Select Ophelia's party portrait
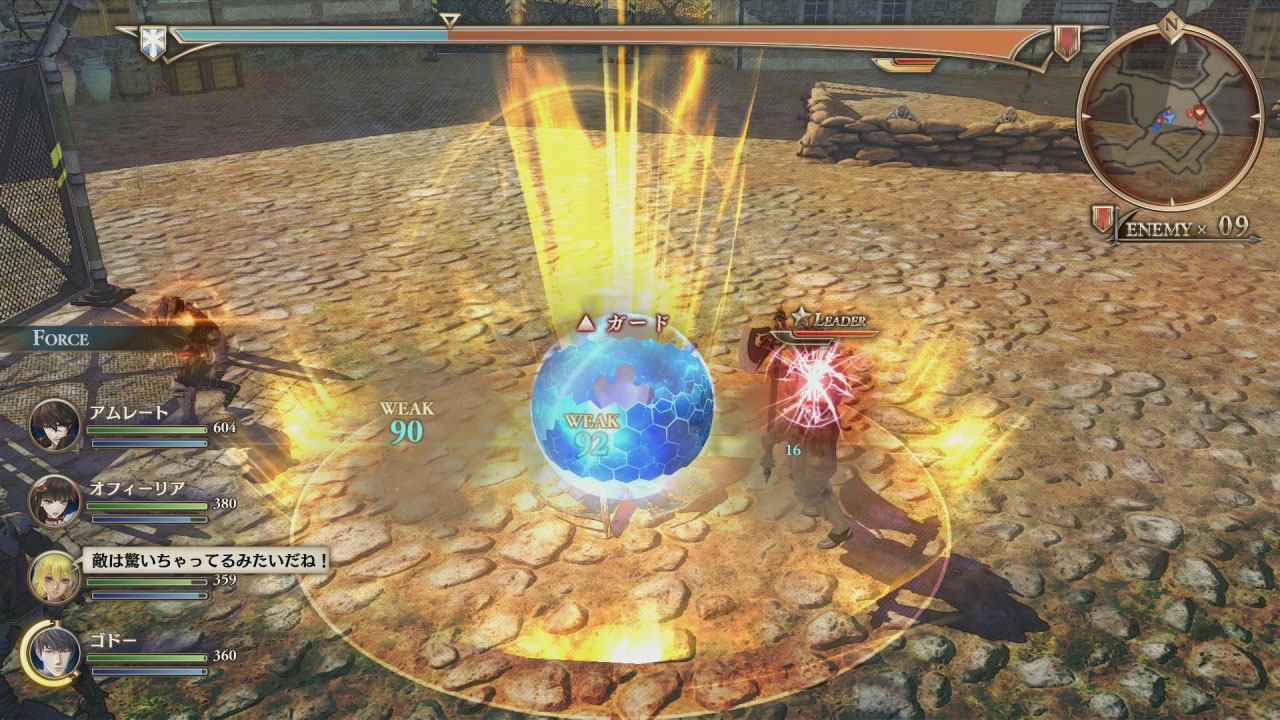This screenshot has width=1280, height=720. [x=55, y=500]
